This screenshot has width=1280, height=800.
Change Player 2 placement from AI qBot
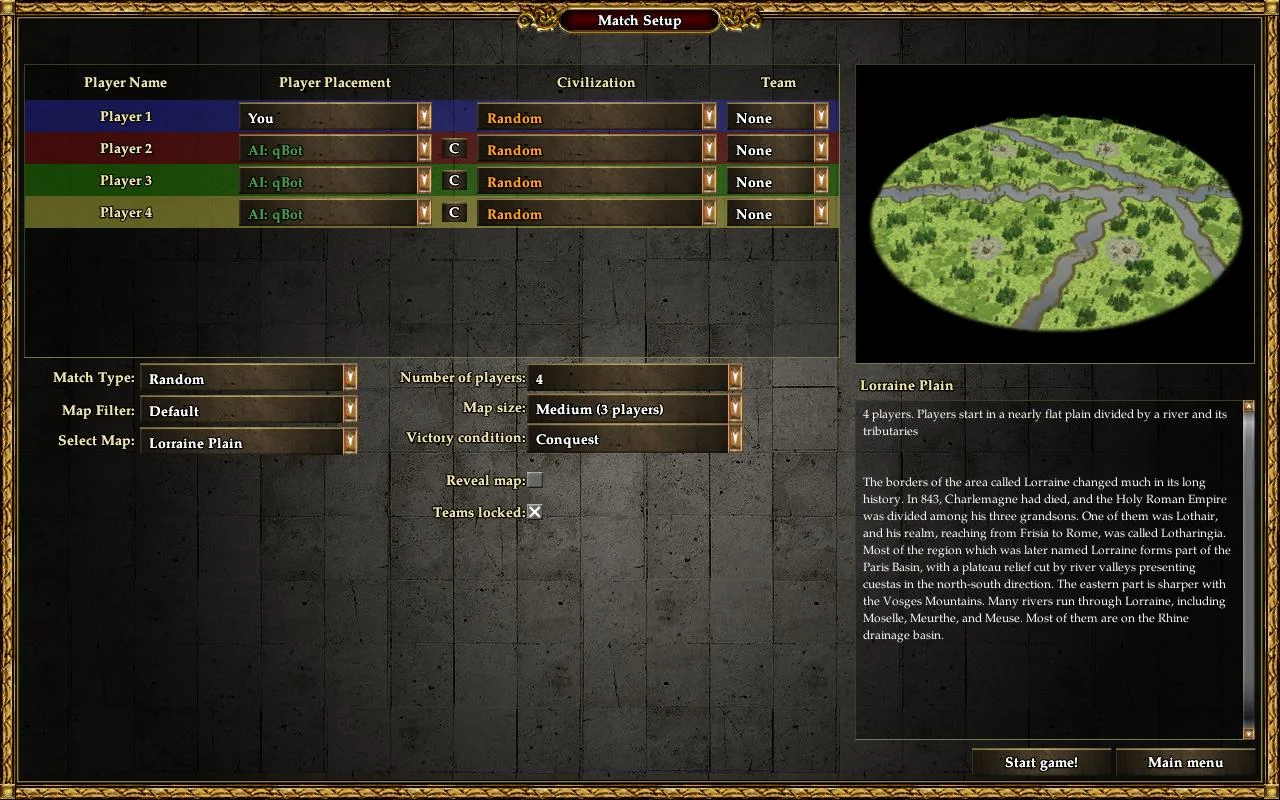[335, 150]
